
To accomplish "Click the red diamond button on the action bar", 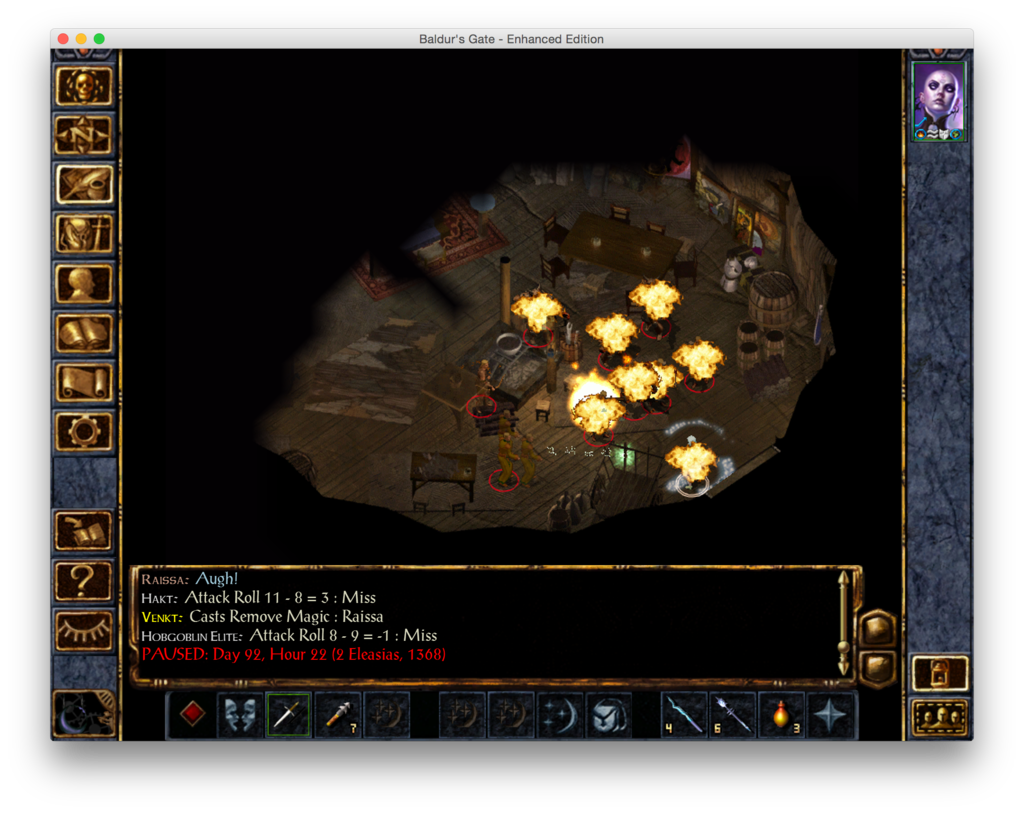I will pos(192,715).
